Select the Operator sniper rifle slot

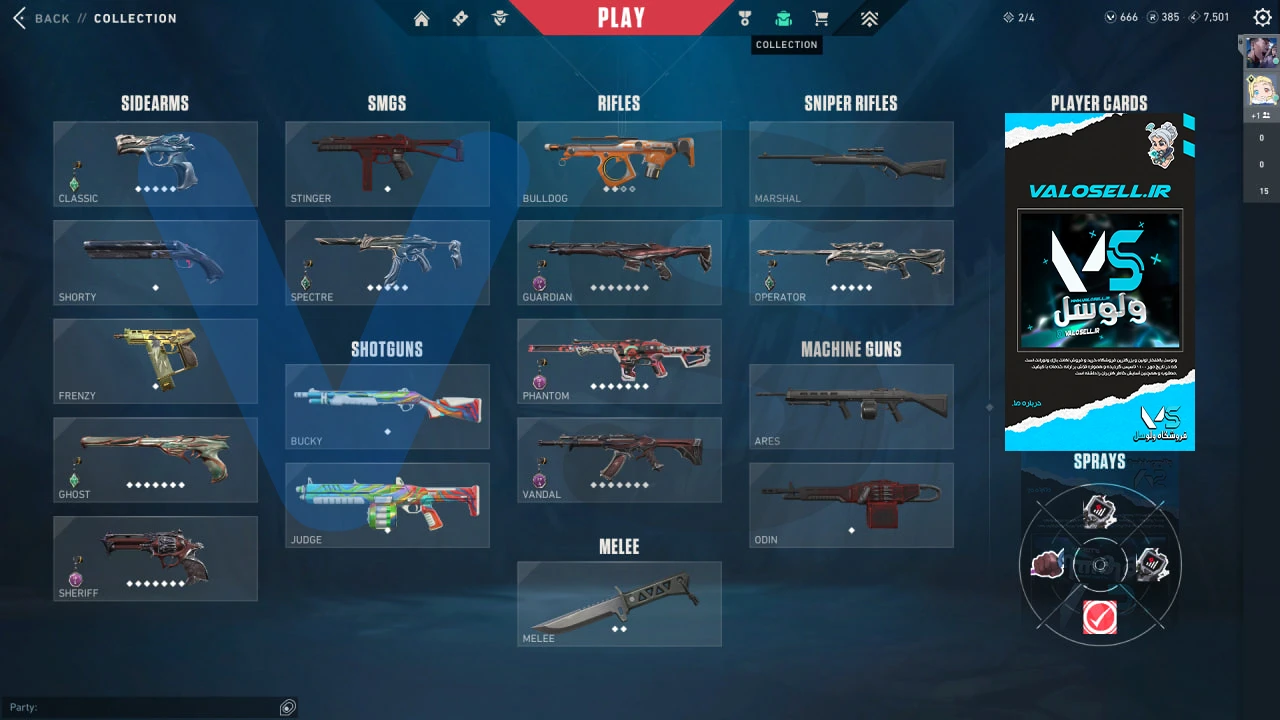pyautogui.click(x=851, y=262)
